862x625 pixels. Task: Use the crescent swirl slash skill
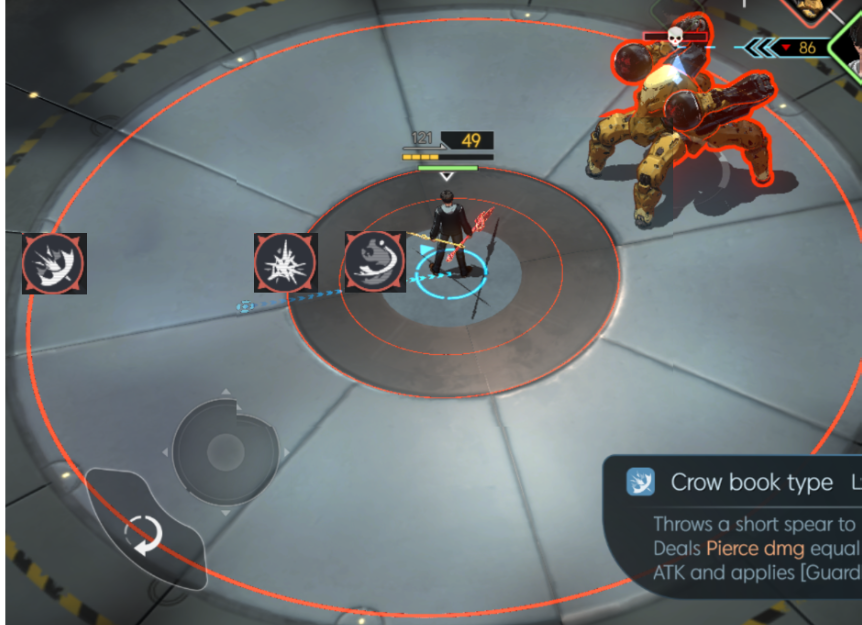375,262
